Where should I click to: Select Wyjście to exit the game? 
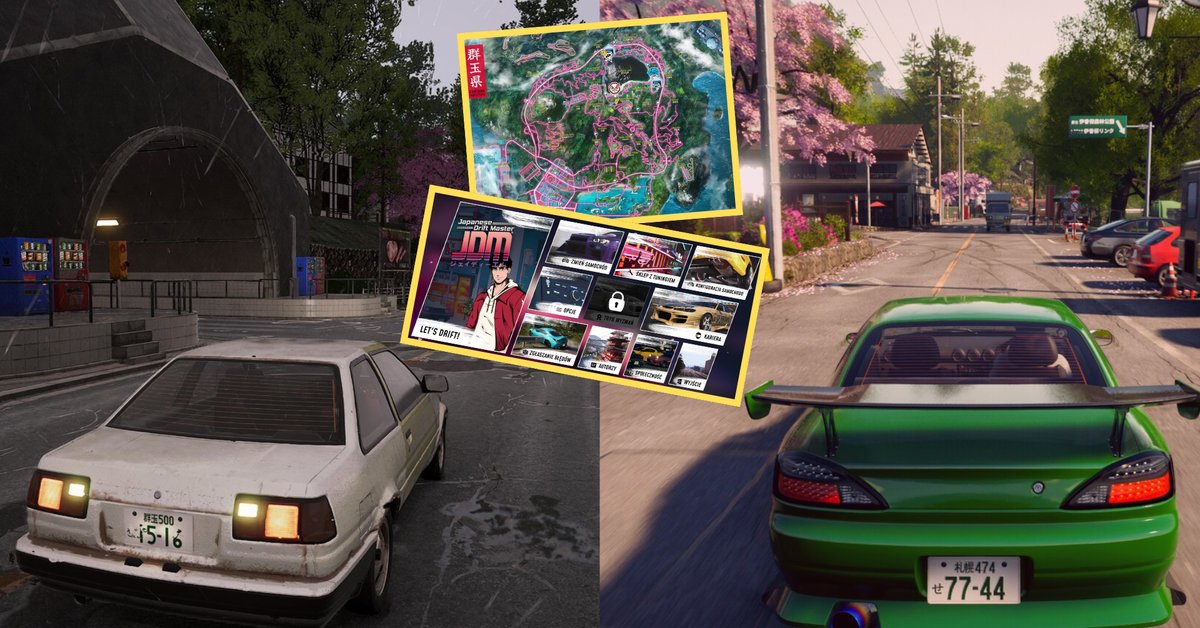click(694, 367)
